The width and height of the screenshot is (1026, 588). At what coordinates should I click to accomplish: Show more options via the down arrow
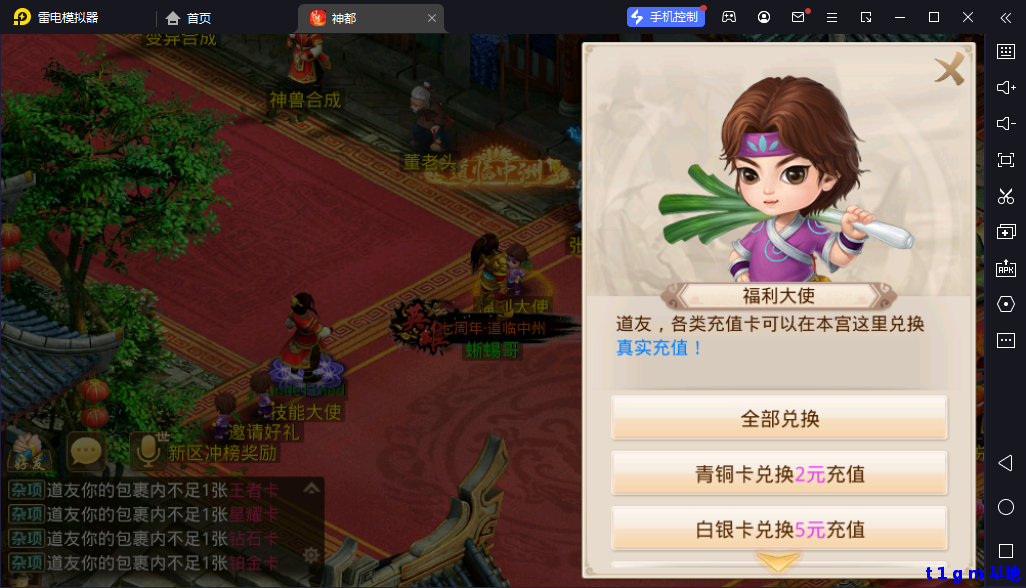point(778,561)
